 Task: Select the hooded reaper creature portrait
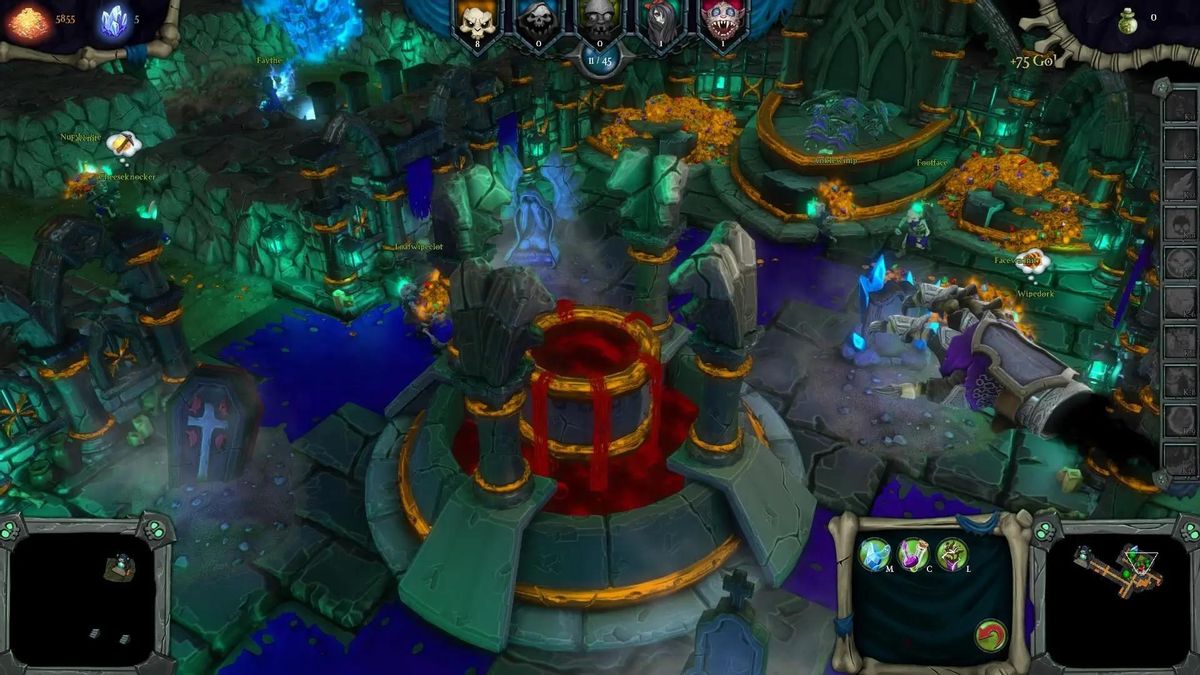click(x=535, y=21)
